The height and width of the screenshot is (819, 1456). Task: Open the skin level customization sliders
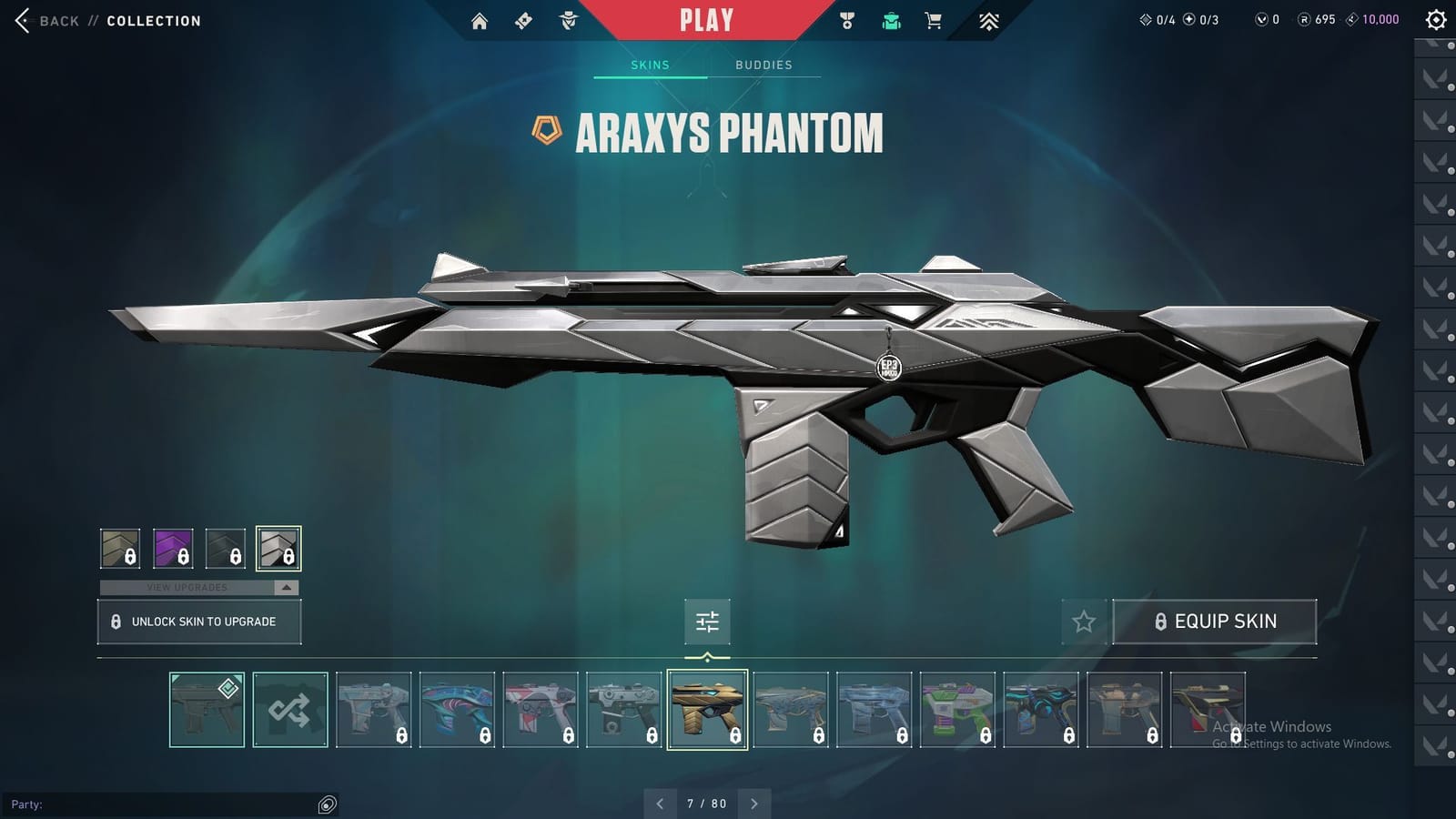pyautogui.click(x=706, y=622)
